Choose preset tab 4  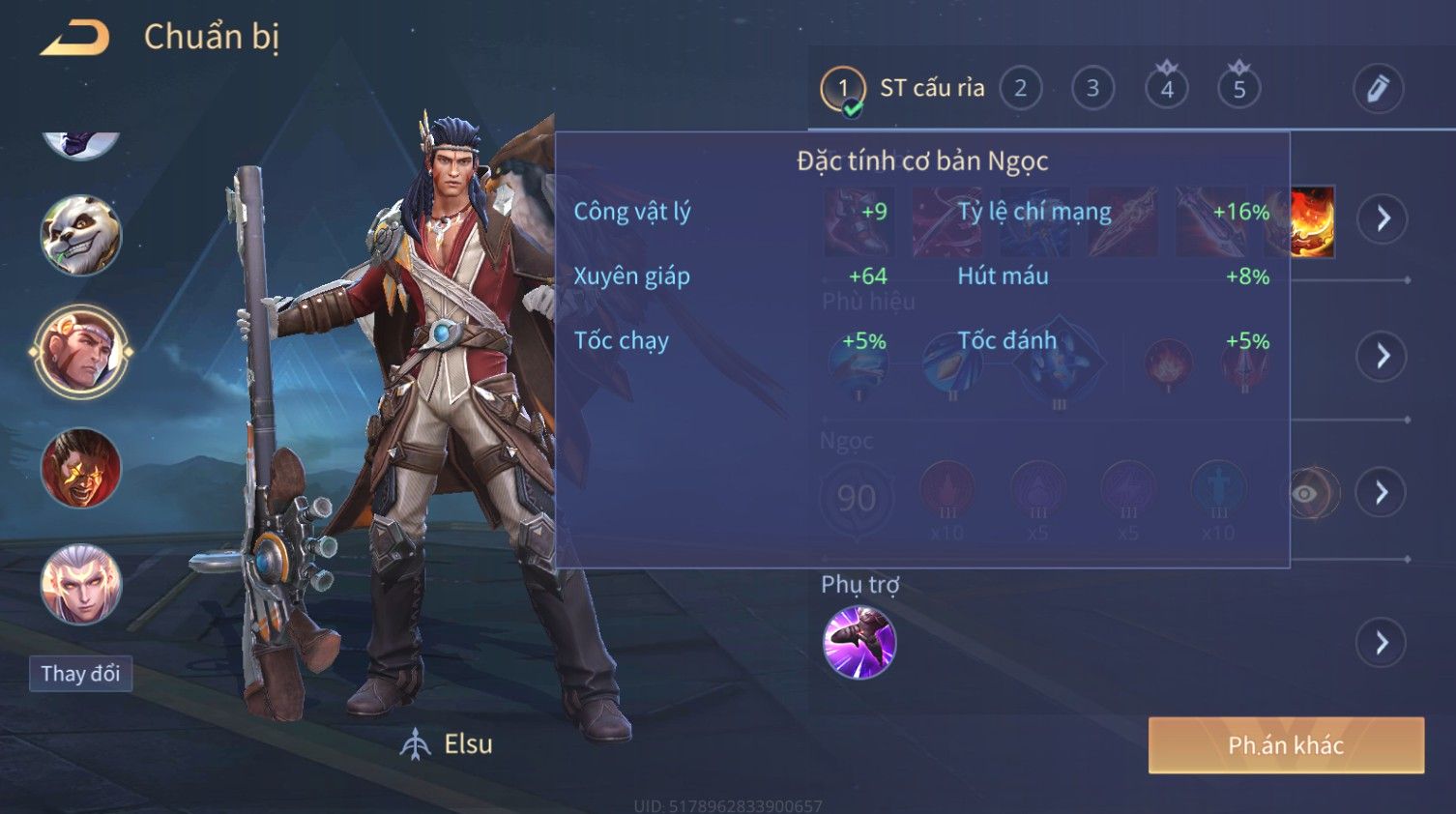[1166, 88]
